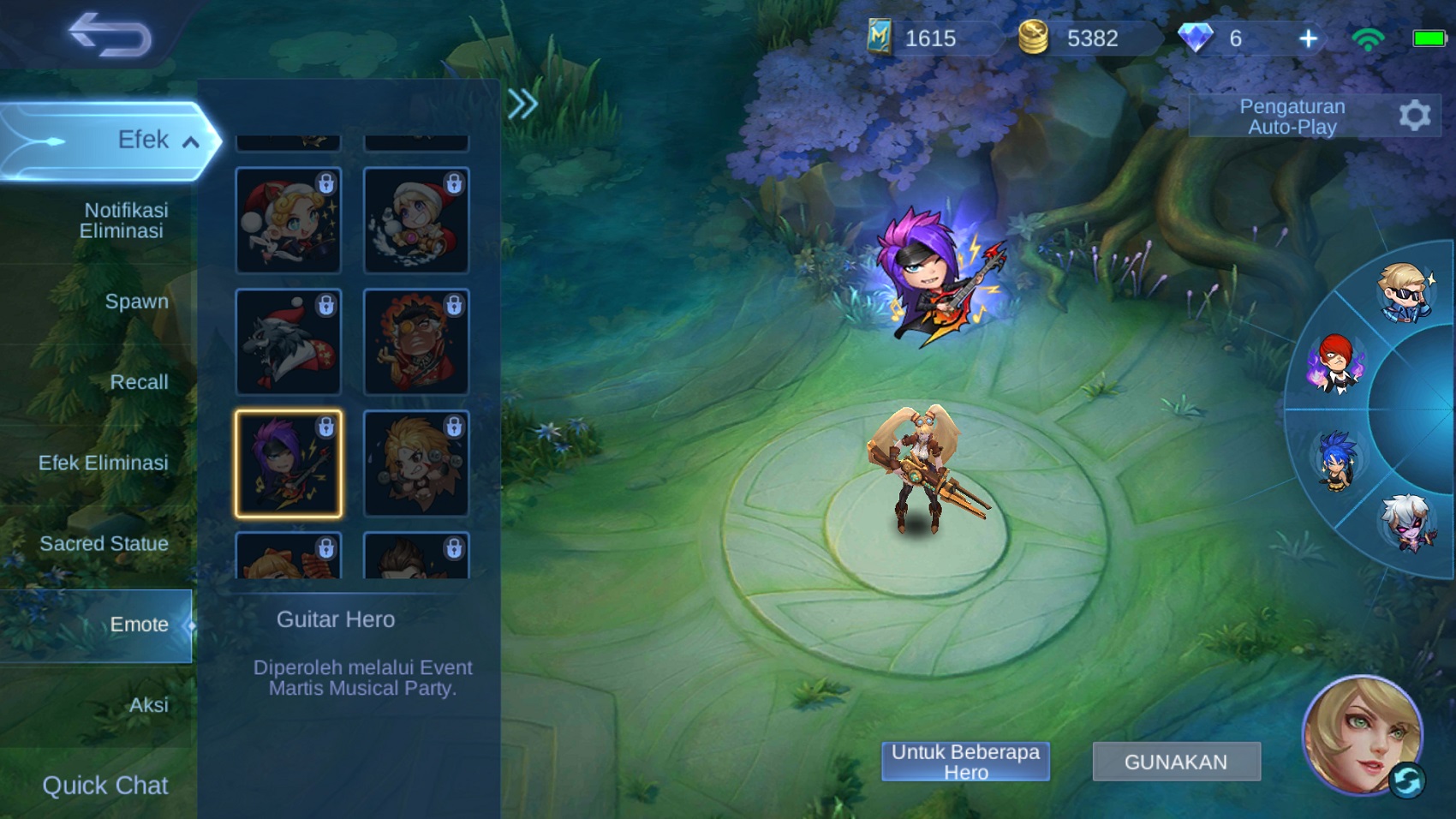Viewport: 1456px width, 819px height.
Task: Click the Untuk Beberapa Hero button
Action: [x=964, y=759]
